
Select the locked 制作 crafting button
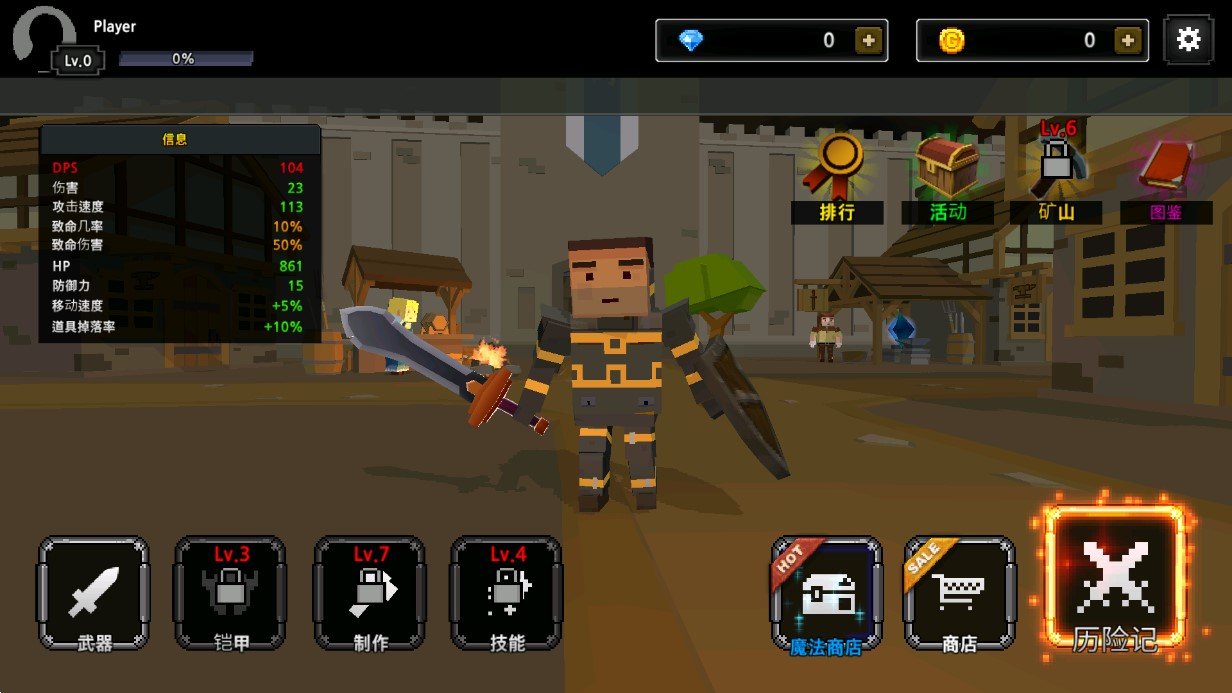click(x=370, y=593)
